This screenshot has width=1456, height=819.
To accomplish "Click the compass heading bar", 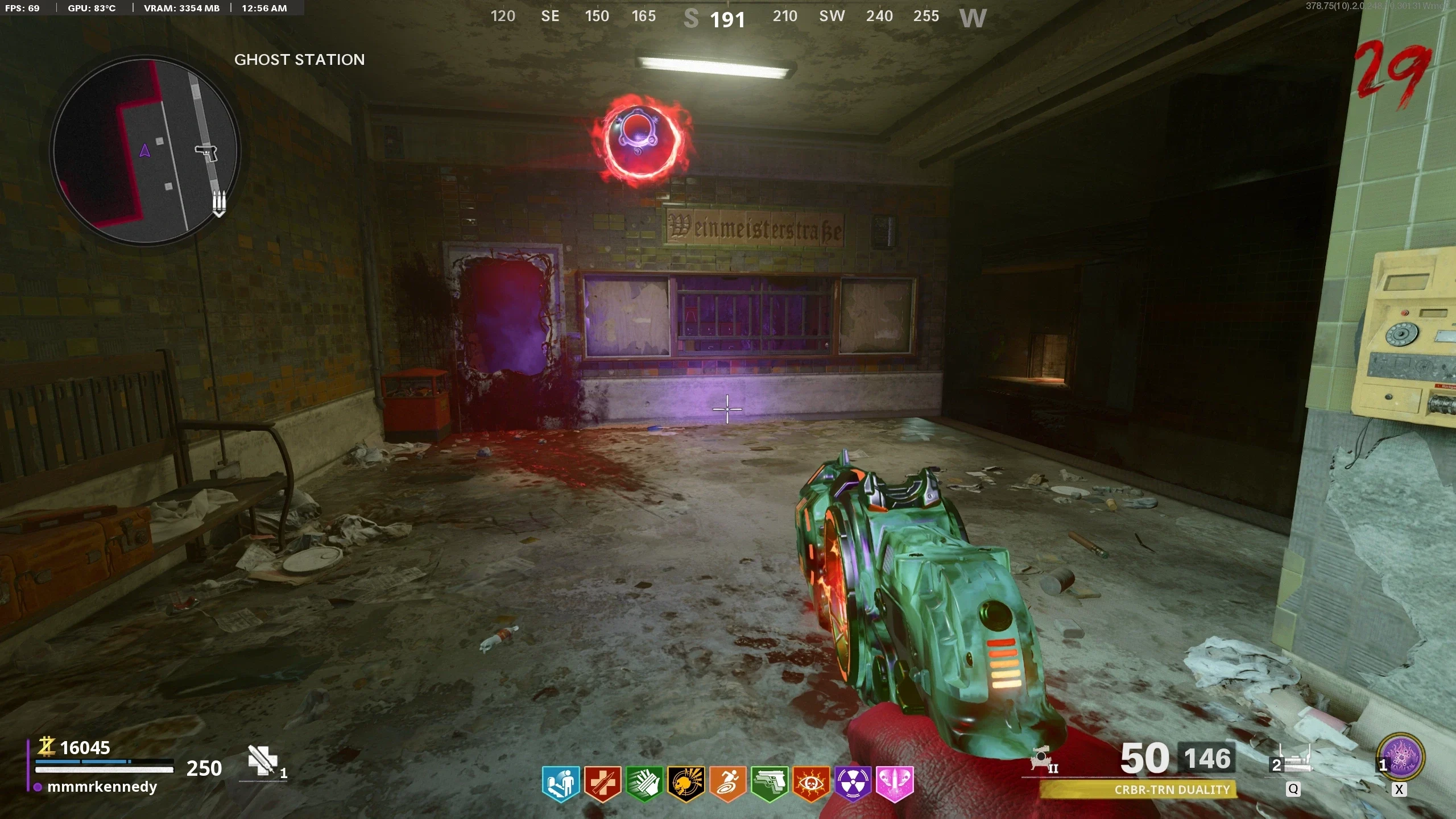I will pyautogui.click(x=737, y=17).
